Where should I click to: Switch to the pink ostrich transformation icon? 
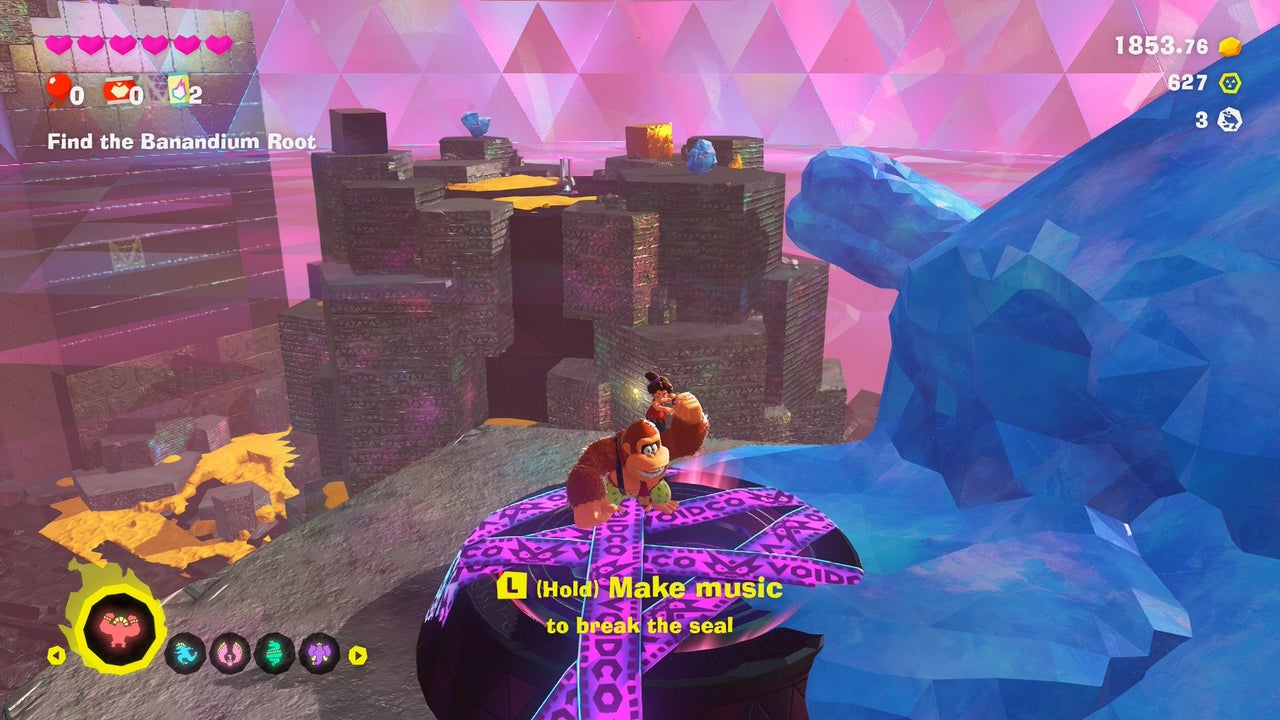point(230,654)
